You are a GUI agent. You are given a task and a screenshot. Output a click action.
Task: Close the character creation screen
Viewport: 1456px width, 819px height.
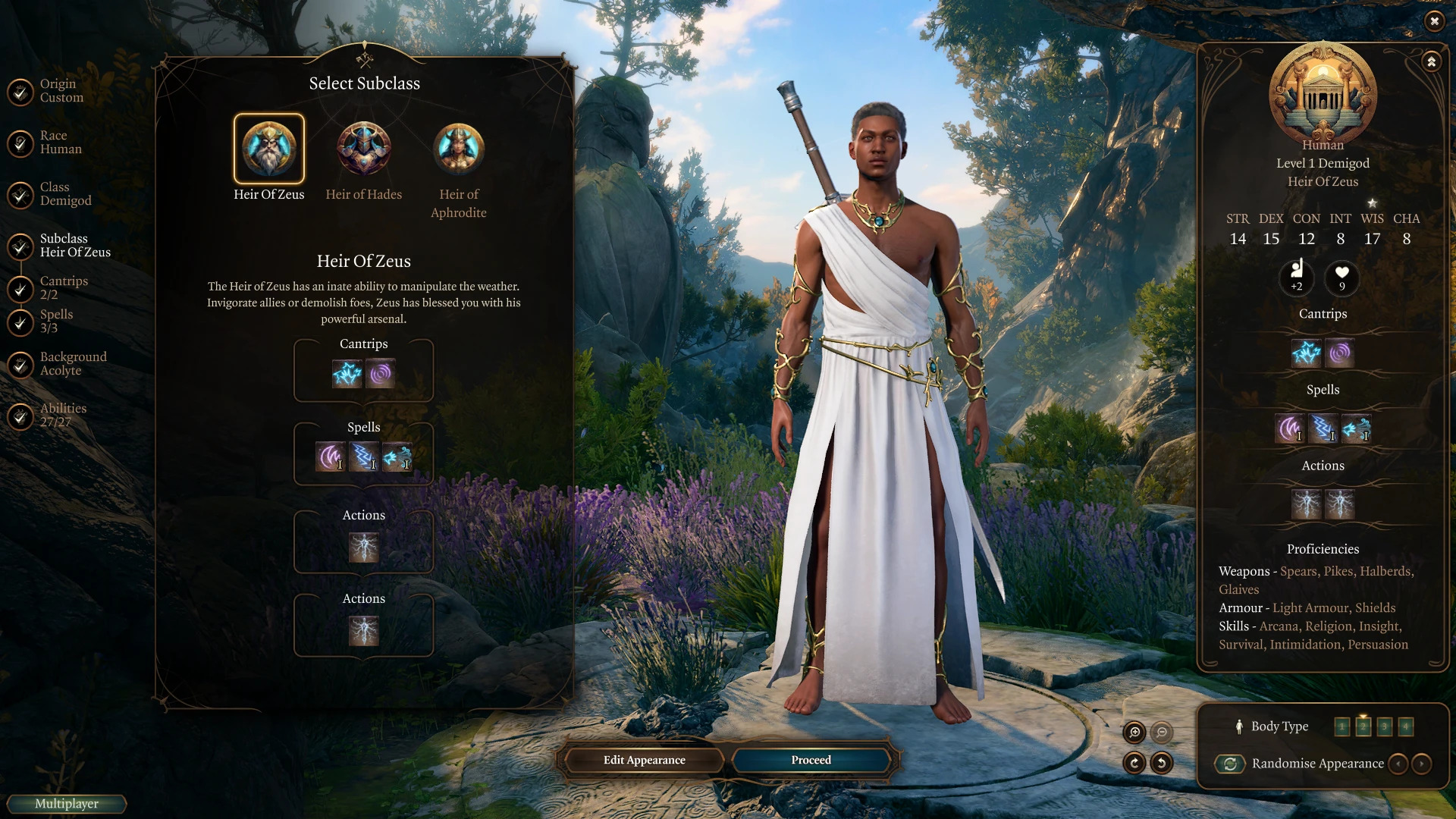point(1434,21)
